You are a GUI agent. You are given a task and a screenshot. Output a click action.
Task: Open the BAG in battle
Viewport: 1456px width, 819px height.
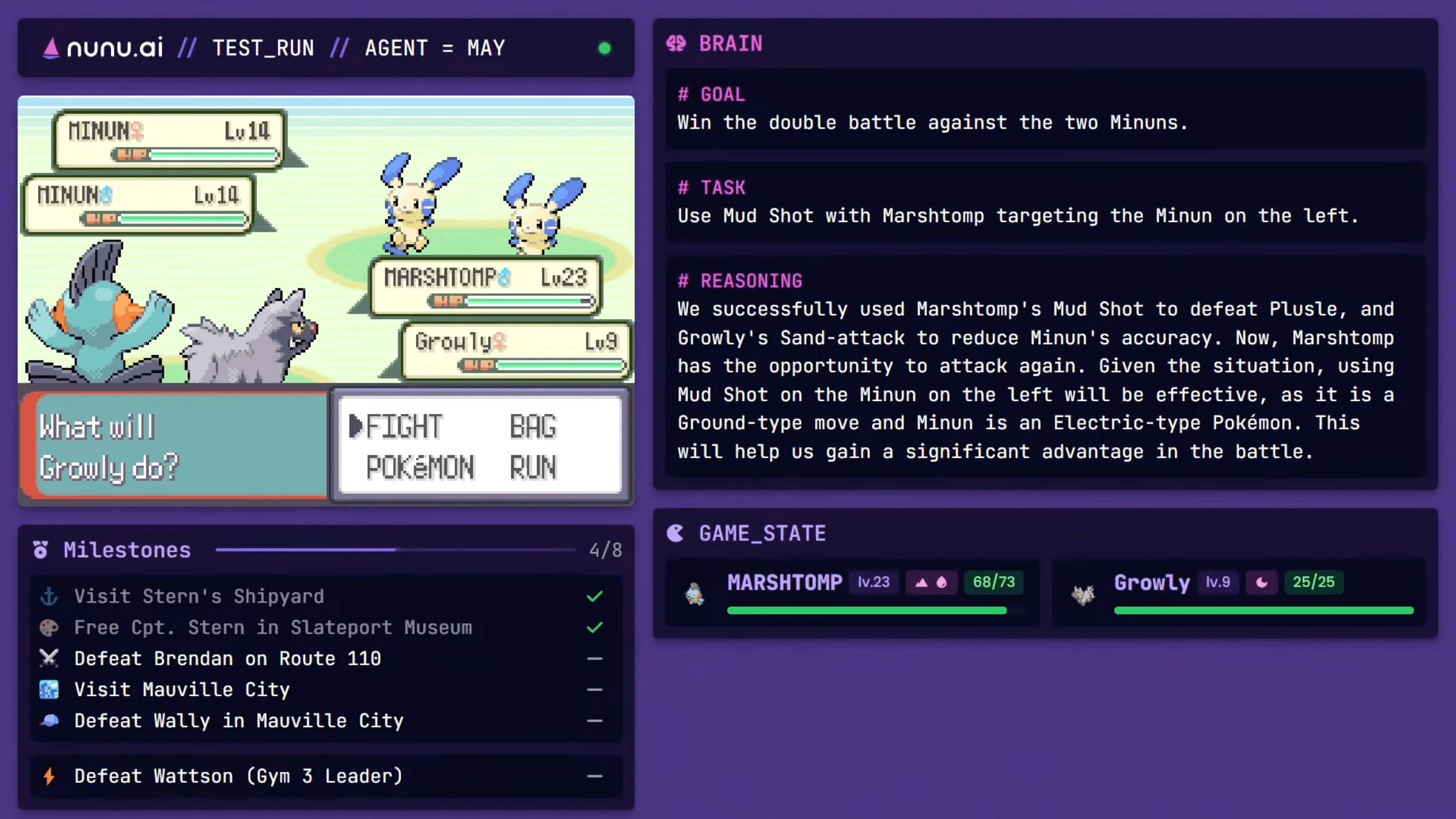point(533,426)
